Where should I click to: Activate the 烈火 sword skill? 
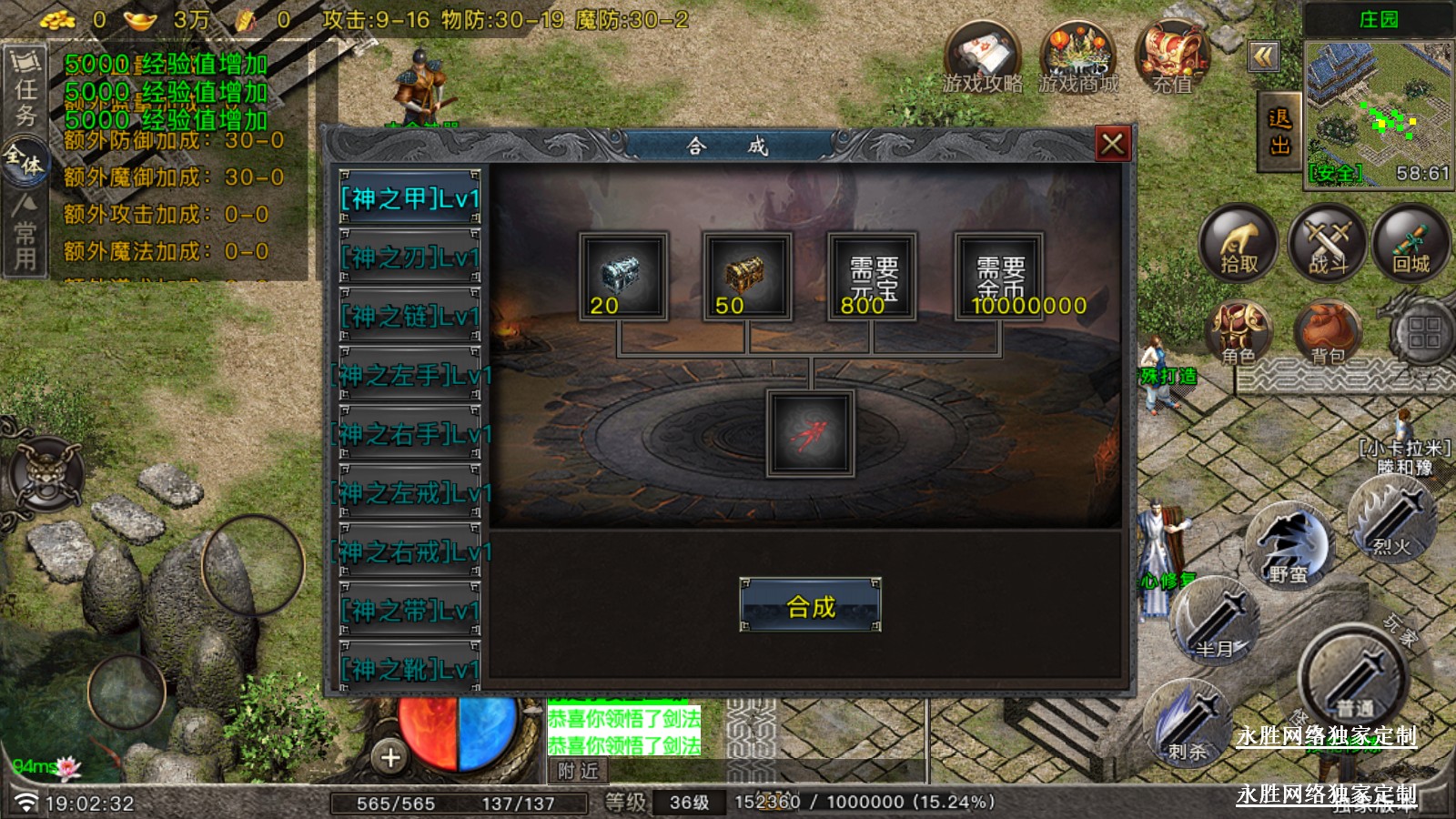1391,519
